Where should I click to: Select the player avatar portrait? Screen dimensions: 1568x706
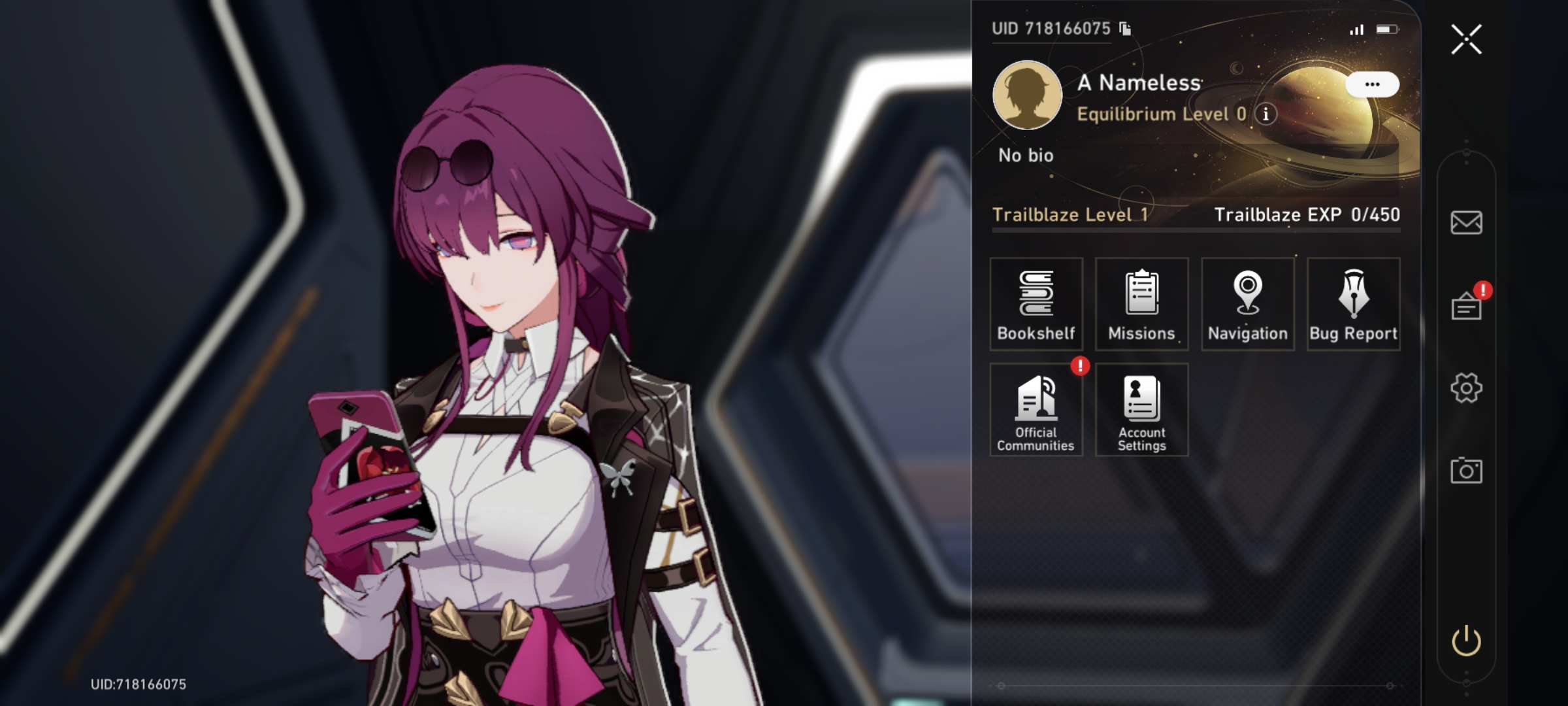pyautogui.click(x=1027, y=95)
